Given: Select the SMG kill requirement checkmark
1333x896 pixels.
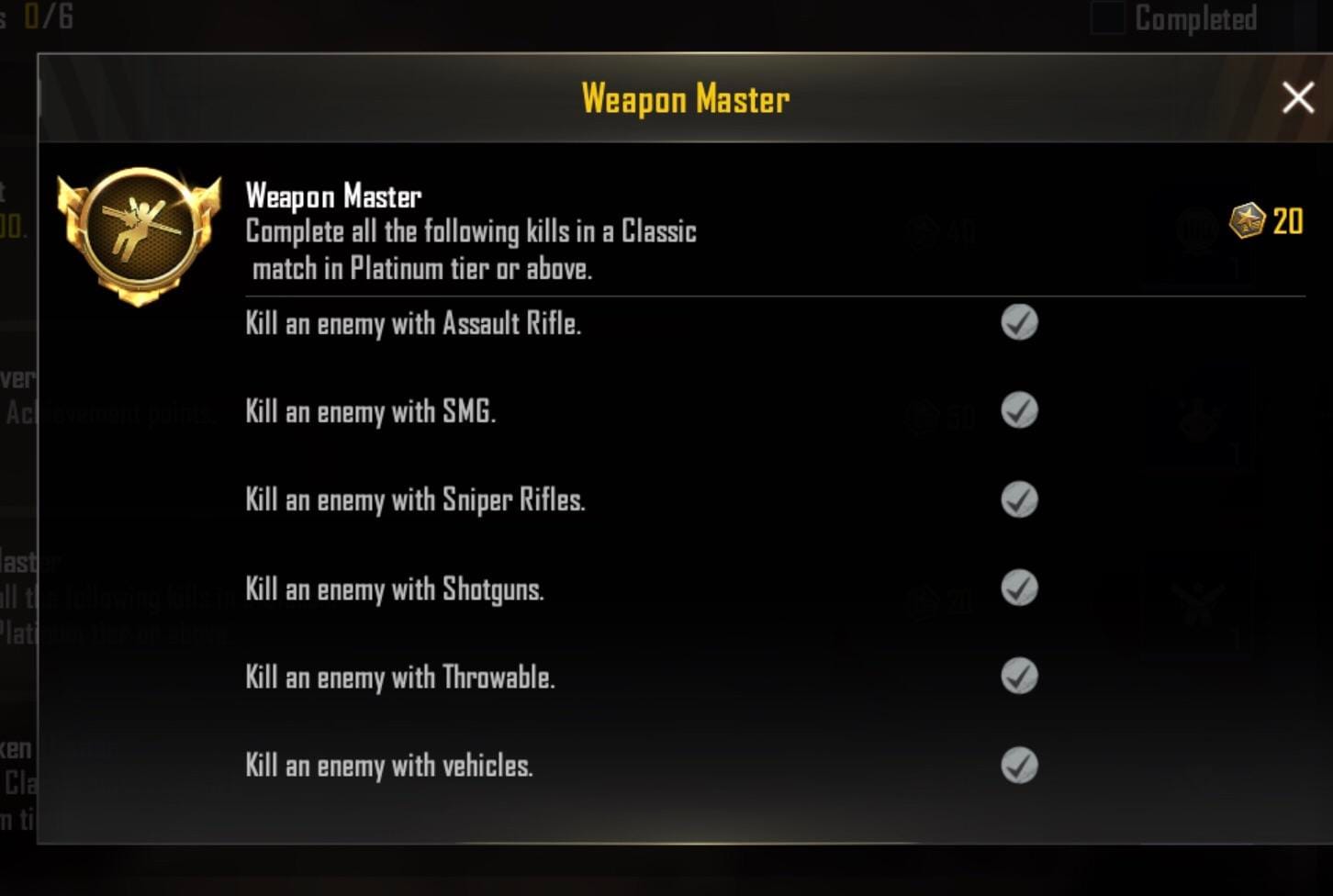Looking at the screenshot, I should click(x=1019, y=410).
